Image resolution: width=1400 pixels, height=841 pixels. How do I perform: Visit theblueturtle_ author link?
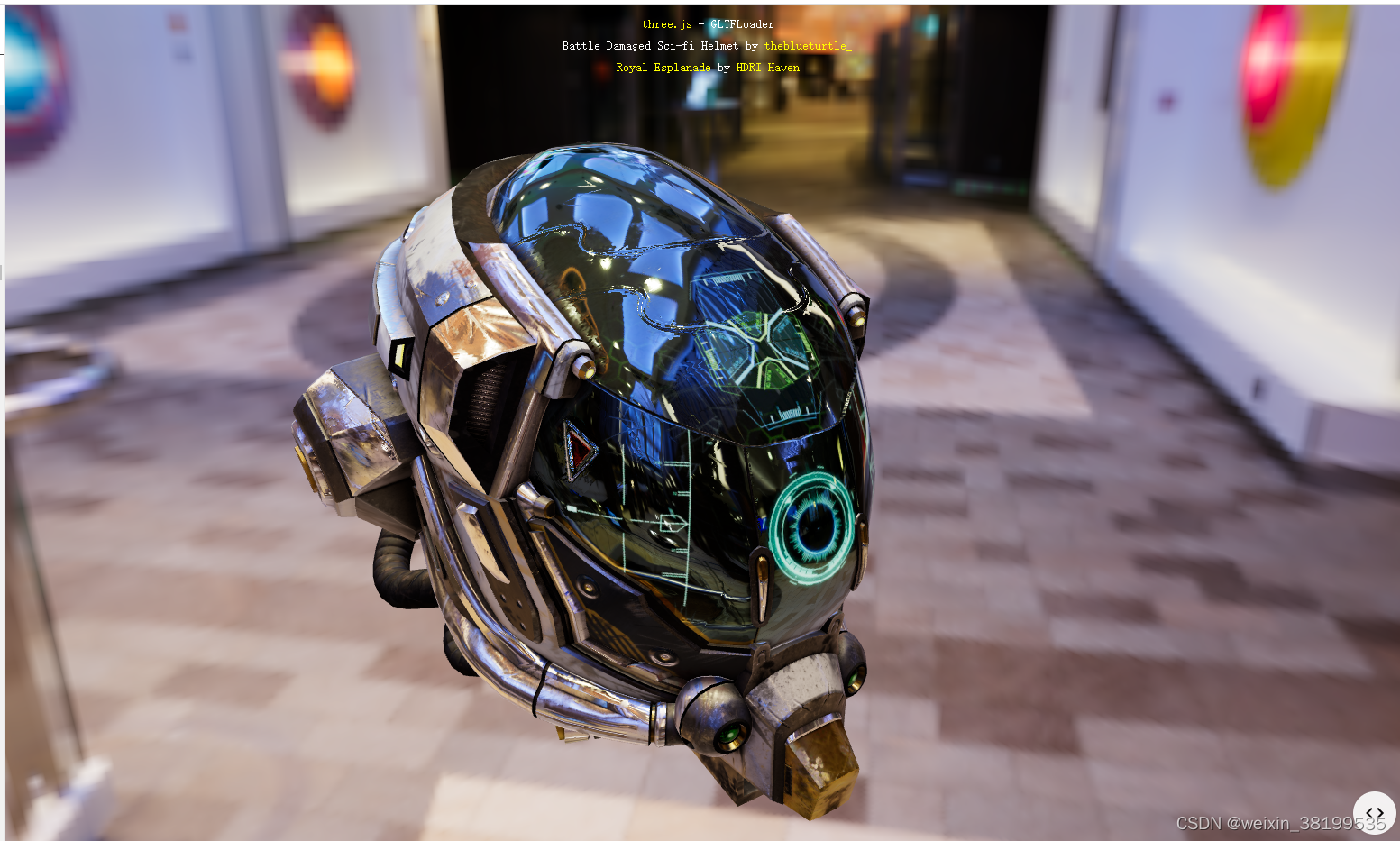(x=807, y=46)
